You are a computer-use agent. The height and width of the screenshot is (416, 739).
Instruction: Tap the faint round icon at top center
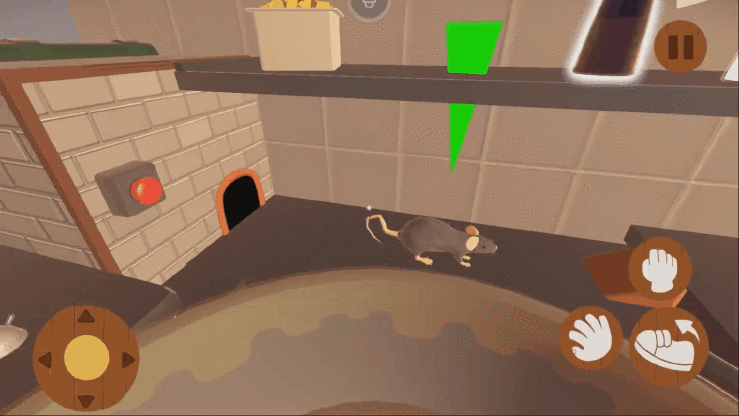click(369, 7)
